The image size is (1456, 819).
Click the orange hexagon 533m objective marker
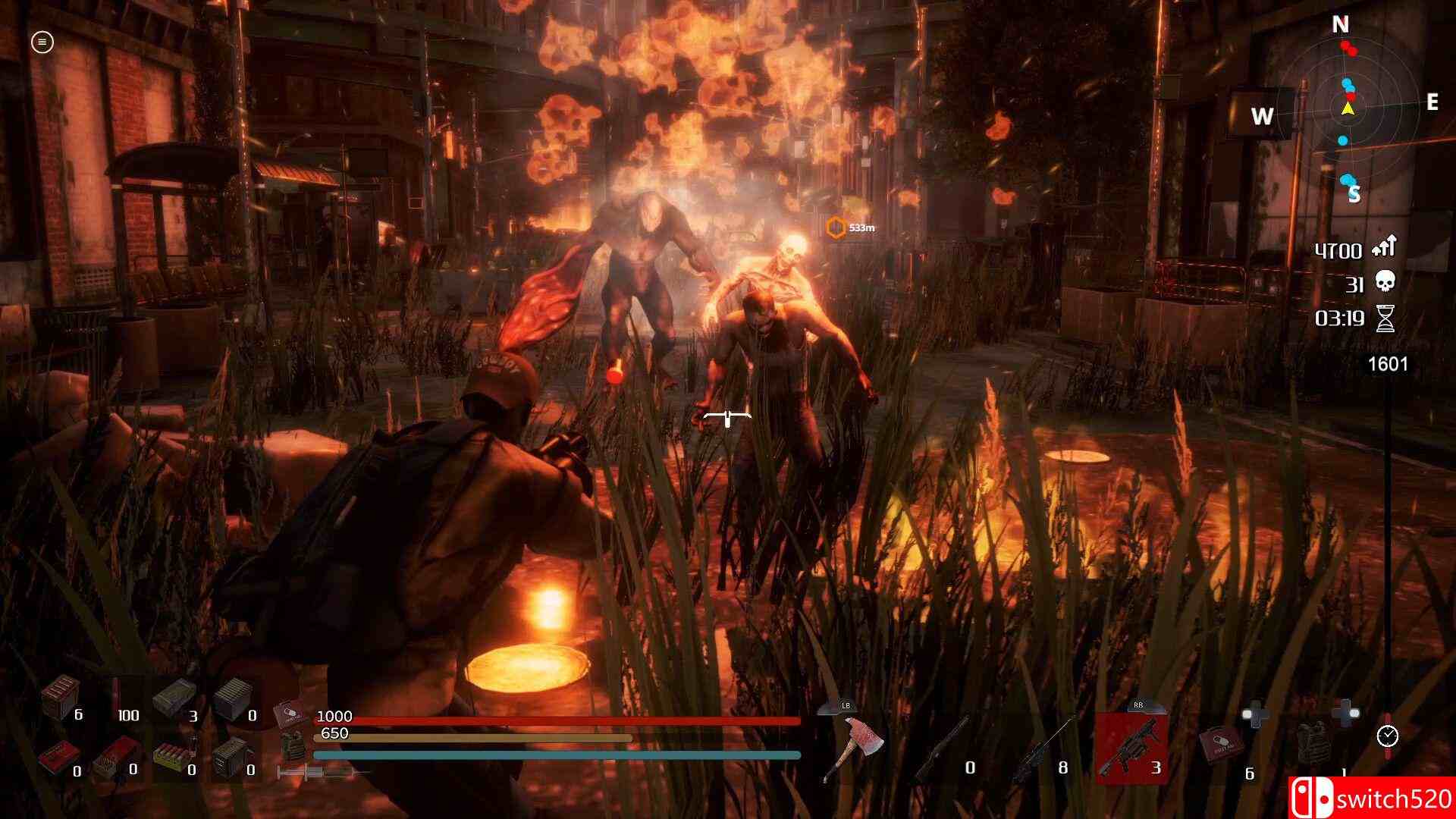(x=836, y=227)
